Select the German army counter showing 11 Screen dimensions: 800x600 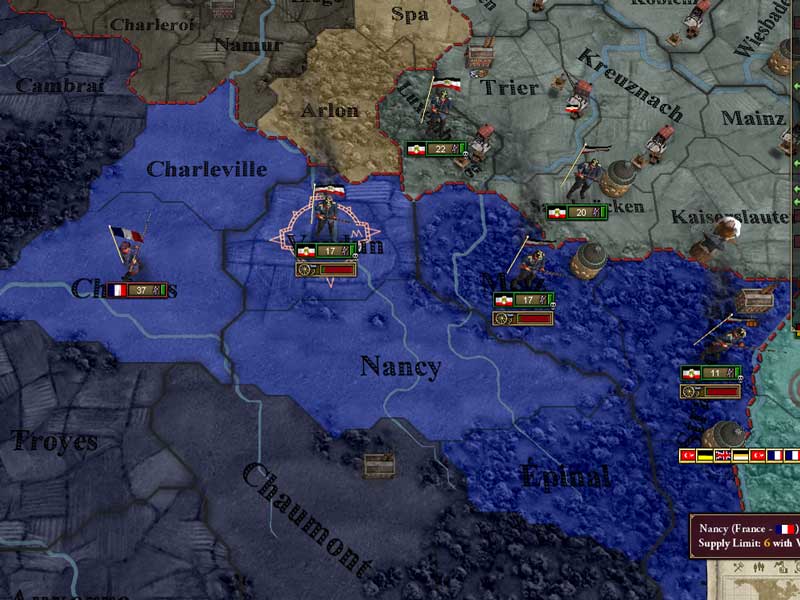[710, 373]
